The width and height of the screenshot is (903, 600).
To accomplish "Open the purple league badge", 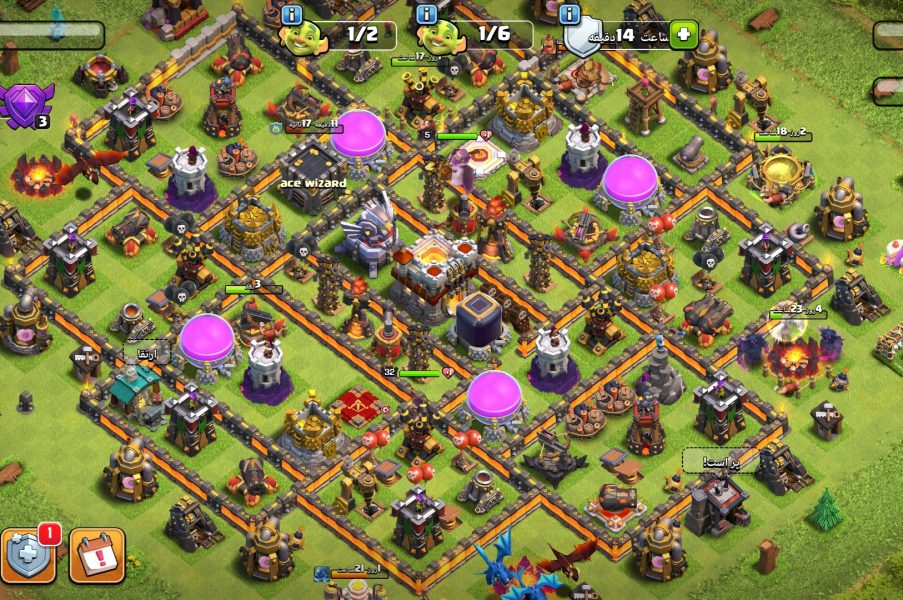I will pyautogui.click(x=22, y=105).
